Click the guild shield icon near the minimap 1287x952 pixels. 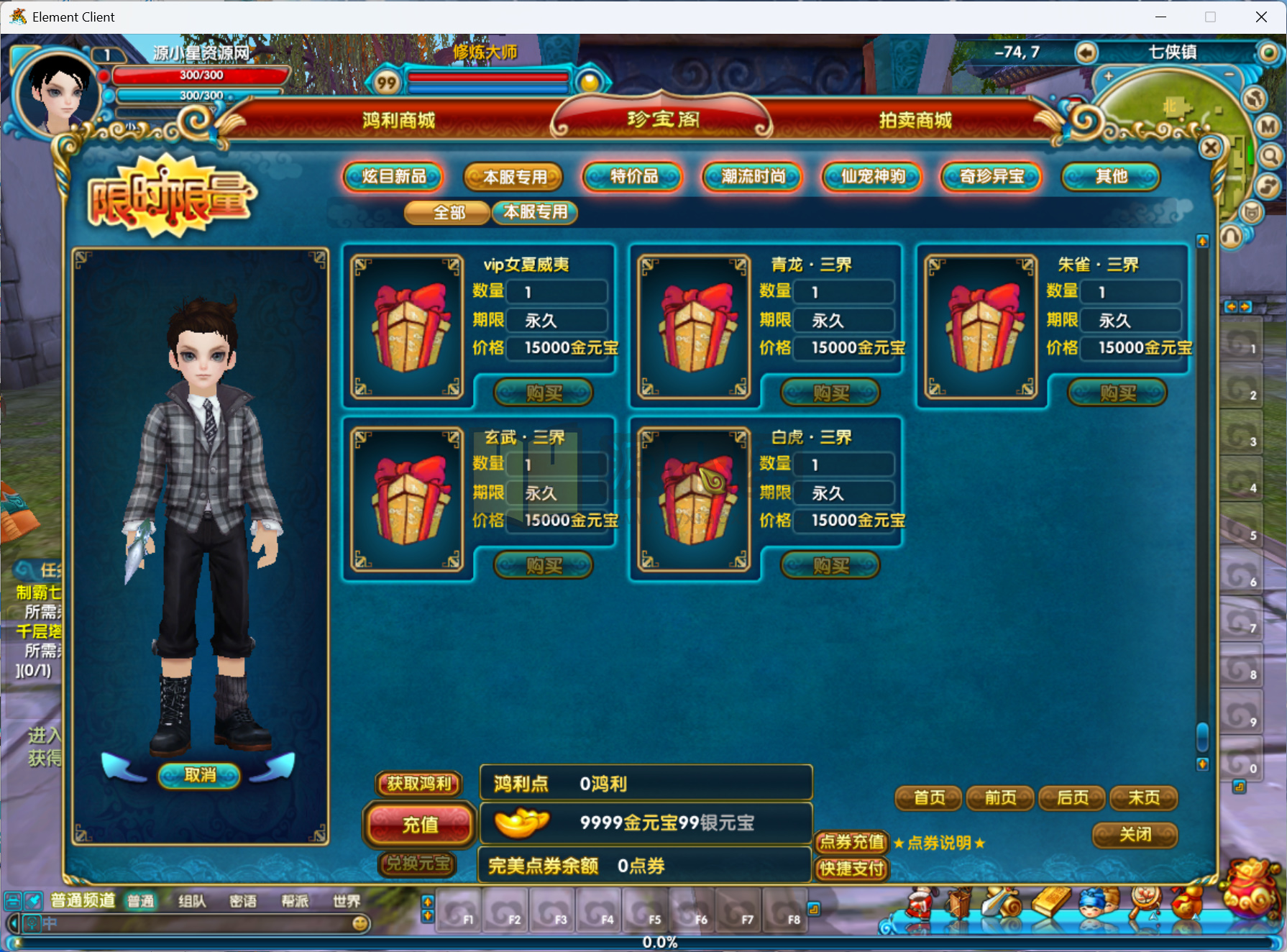pos(1252,212)
